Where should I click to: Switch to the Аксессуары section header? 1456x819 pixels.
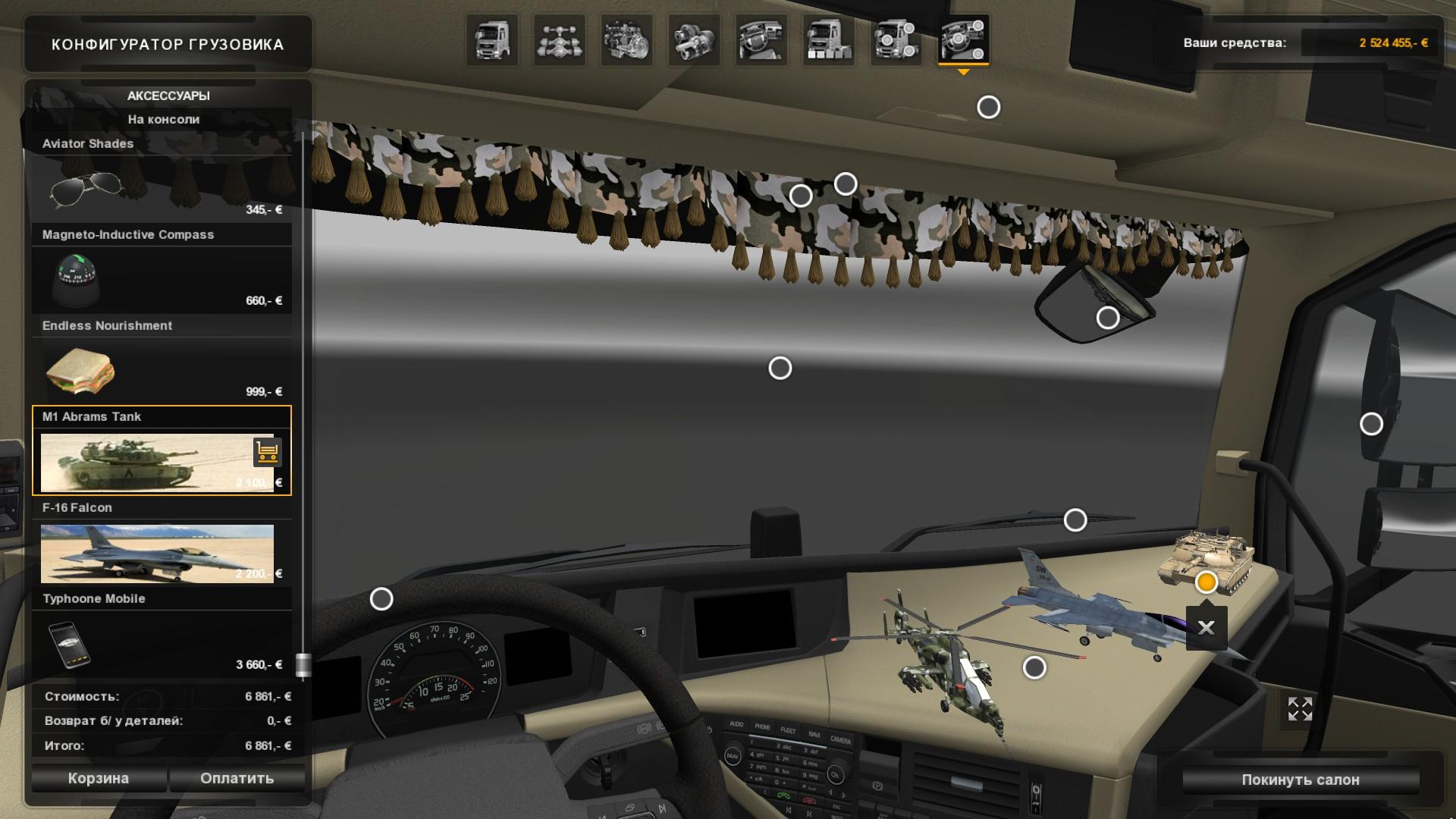168,96
